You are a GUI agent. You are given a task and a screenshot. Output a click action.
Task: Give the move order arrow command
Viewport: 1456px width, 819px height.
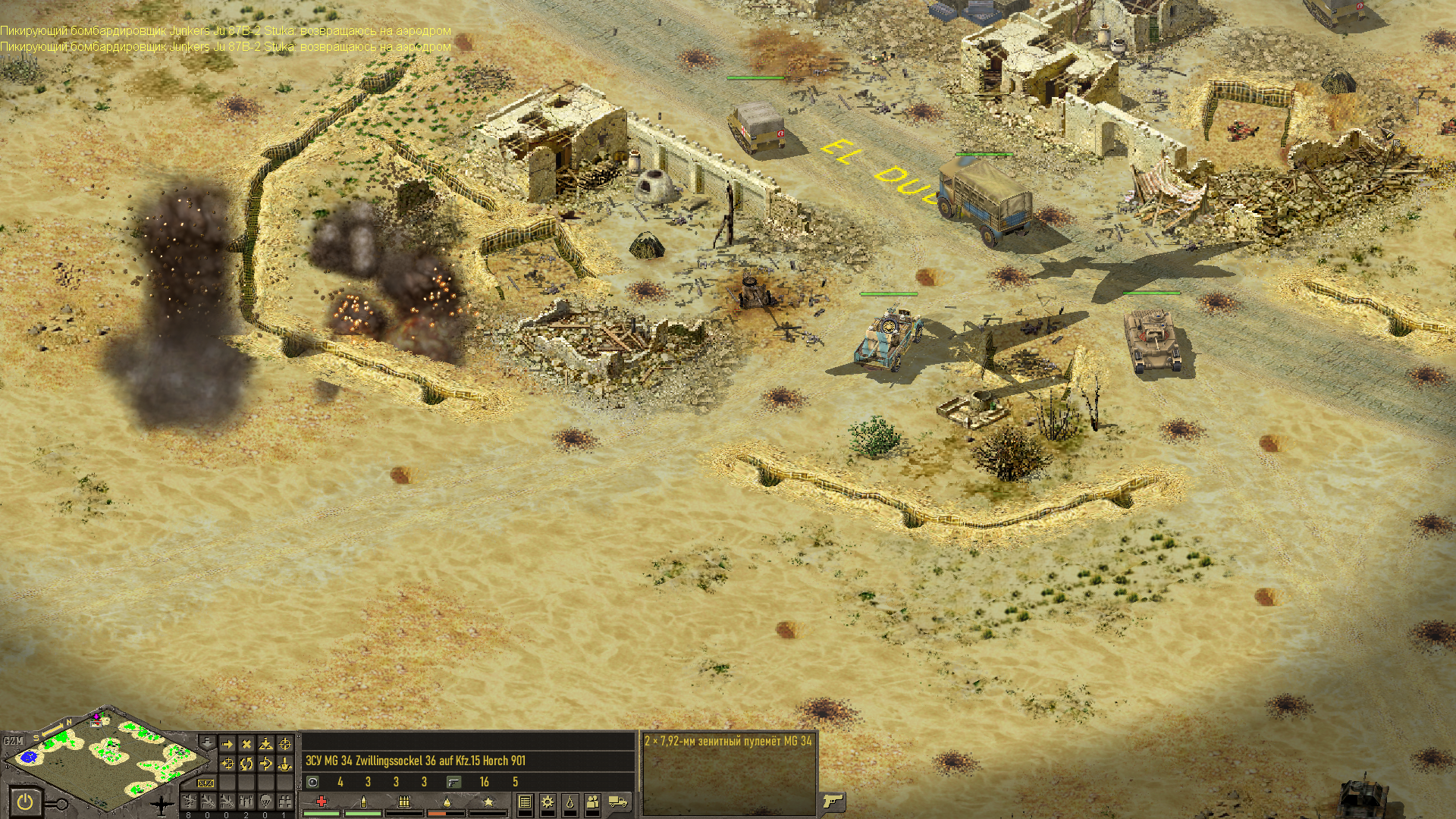[227, 744]
